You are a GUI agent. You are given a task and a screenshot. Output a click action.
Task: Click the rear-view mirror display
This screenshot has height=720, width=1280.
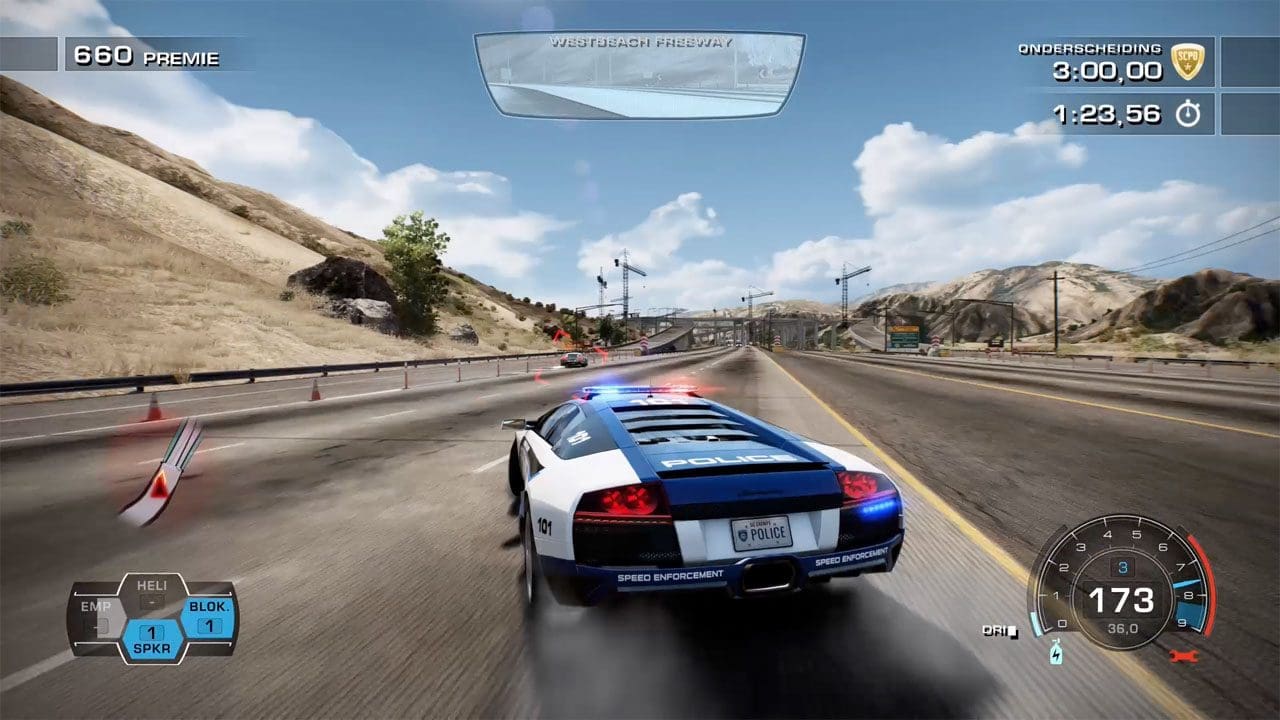pyautogui.click(x=640, y=75)
